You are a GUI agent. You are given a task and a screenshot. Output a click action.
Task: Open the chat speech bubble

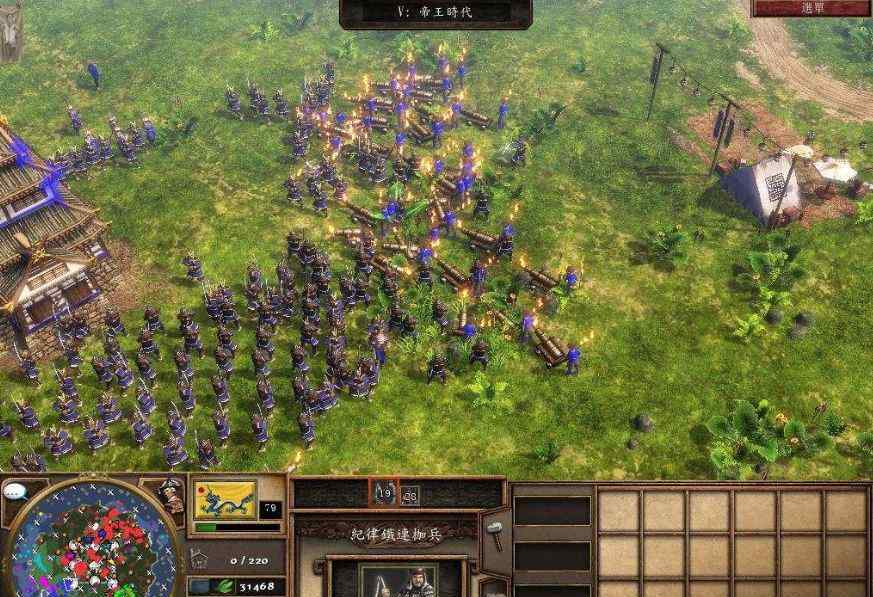(x=15, y=492)
